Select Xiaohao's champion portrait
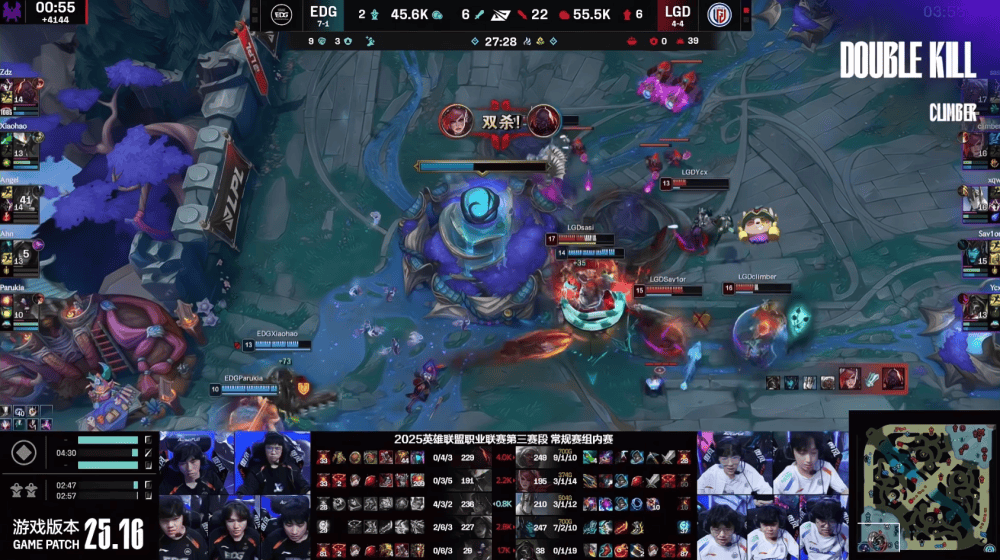This screenshot has height=560, width=1000. 11,147
